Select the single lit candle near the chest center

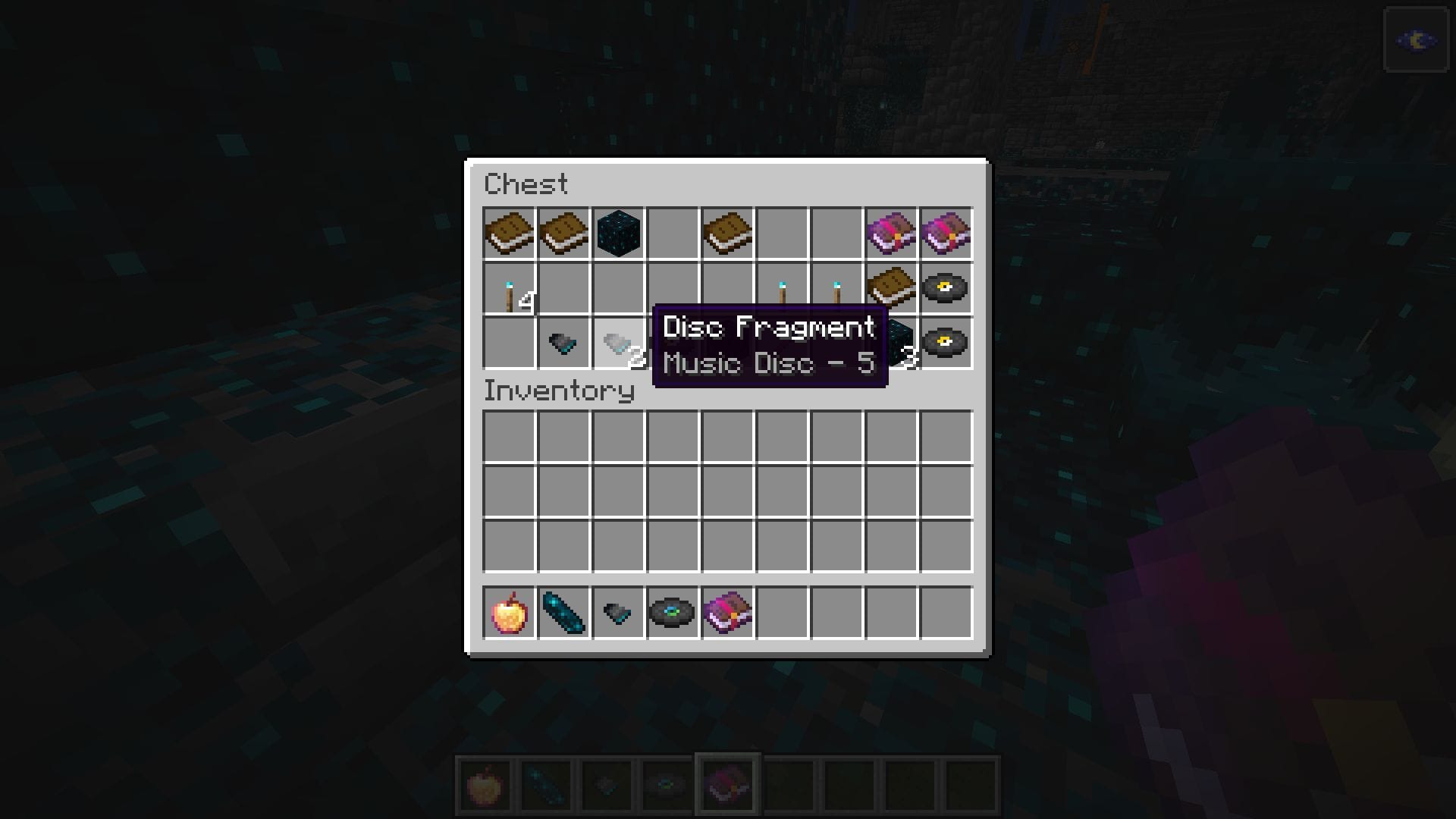(783, 287)
